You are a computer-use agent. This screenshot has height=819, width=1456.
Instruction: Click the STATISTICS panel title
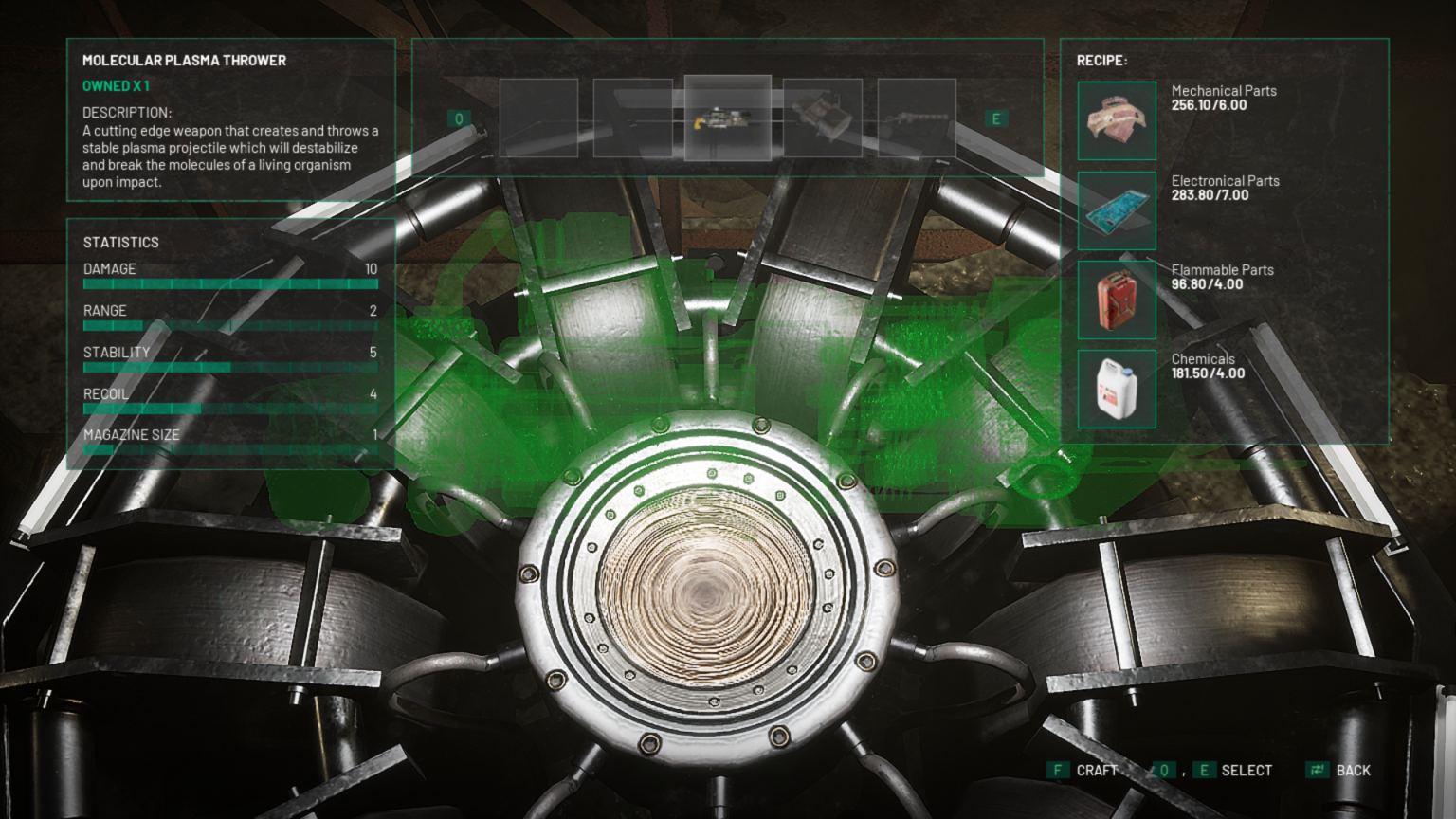click(120, 242)
